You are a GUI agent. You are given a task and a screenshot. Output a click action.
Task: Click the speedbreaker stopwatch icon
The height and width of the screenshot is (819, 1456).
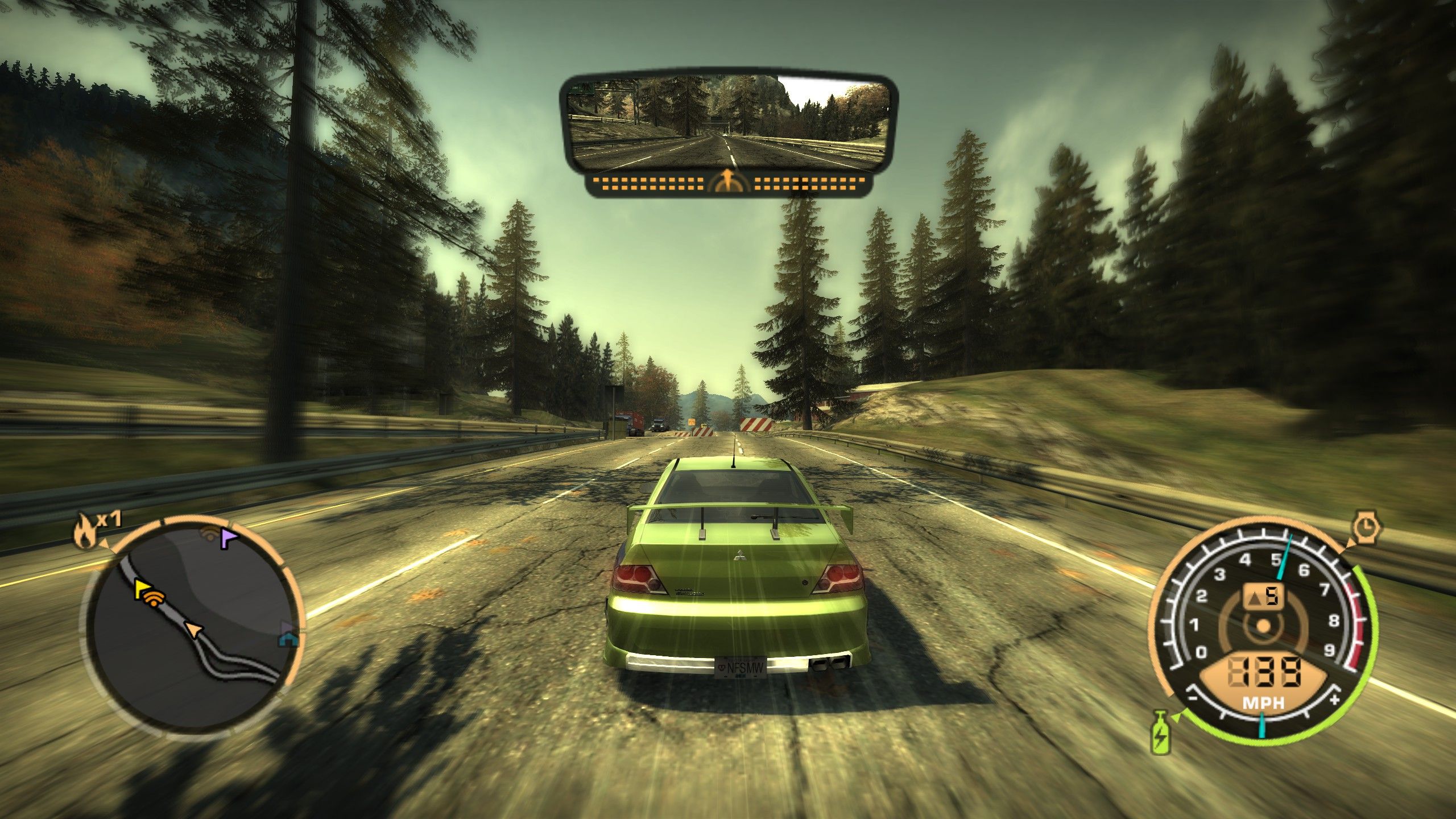tap(1365, 529)
